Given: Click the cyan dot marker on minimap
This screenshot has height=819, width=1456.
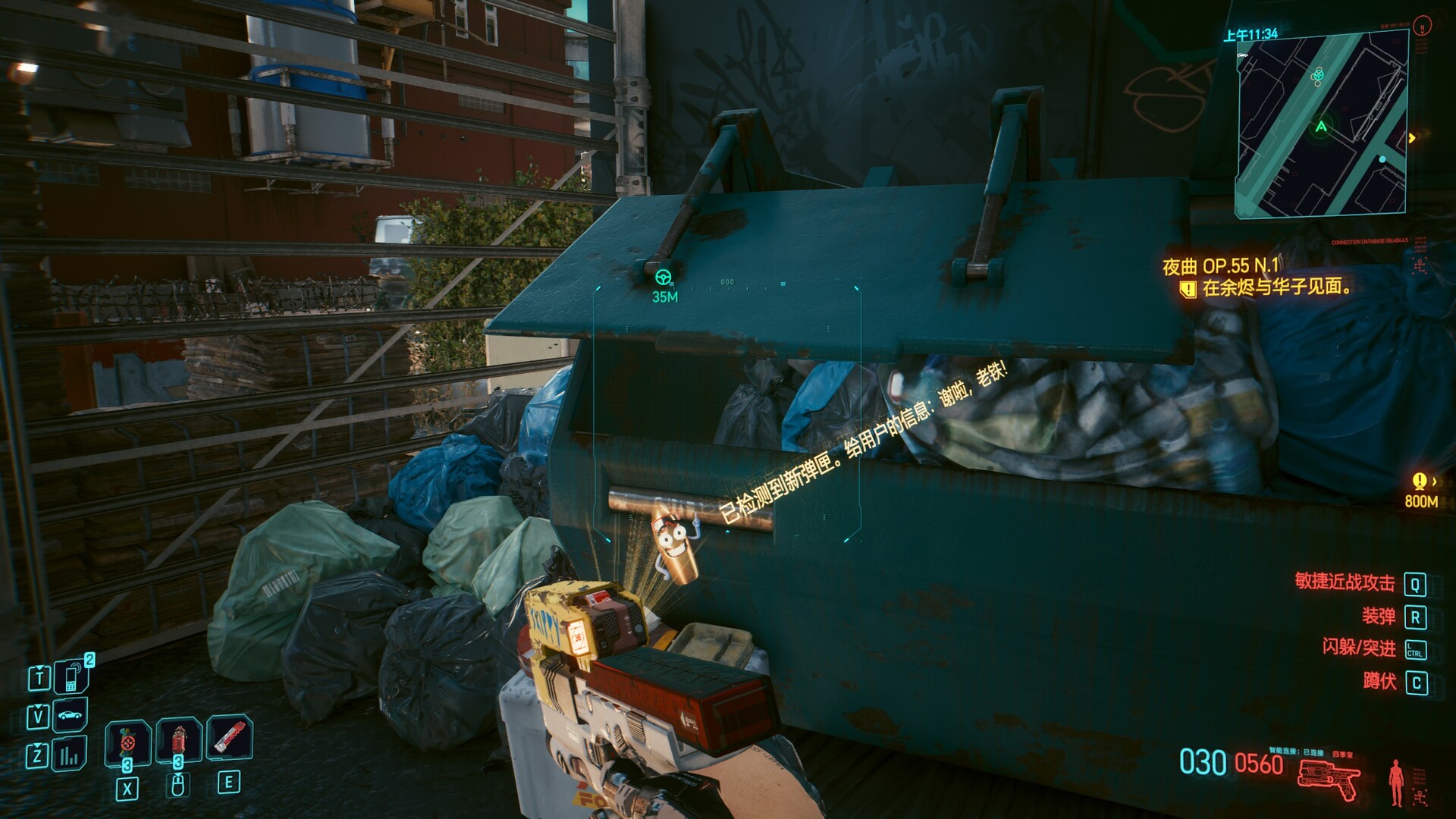Looking at the screenshot, I should tap(1382, 159).
